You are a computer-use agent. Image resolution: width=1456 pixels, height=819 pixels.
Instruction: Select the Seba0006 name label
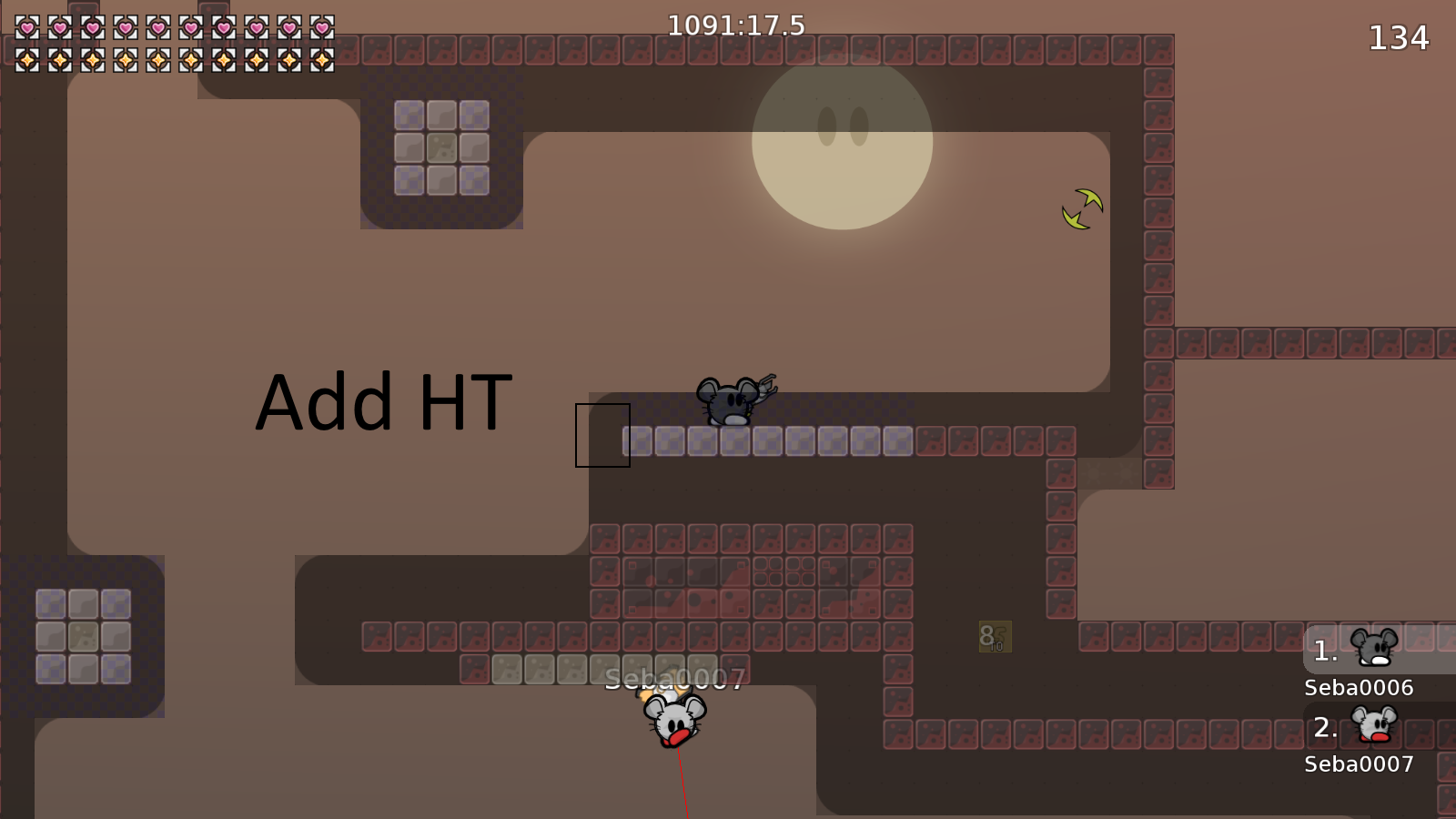click(x=1358, y=689)
